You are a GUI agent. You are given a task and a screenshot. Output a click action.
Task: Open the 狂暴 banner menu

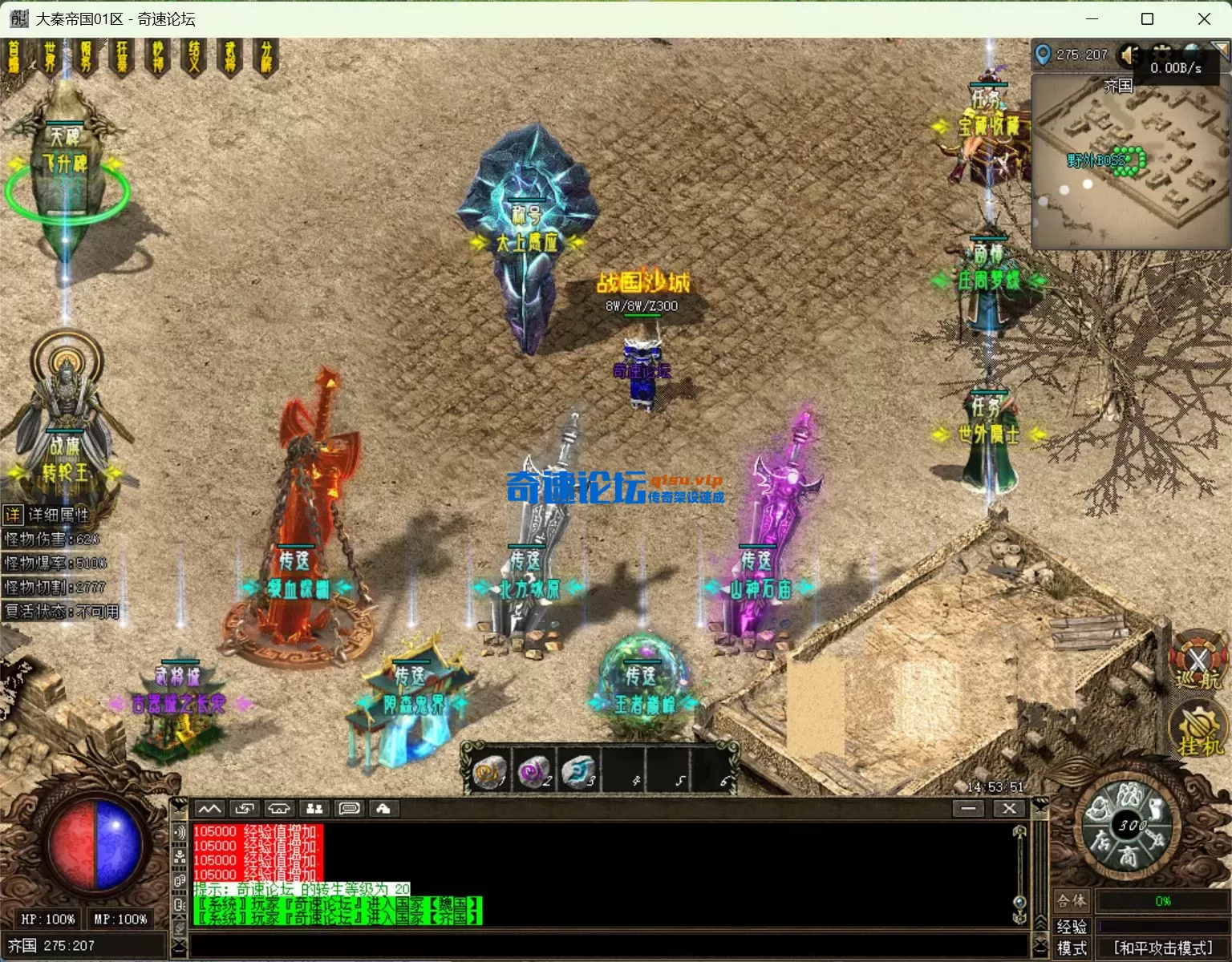pos(122,58)
